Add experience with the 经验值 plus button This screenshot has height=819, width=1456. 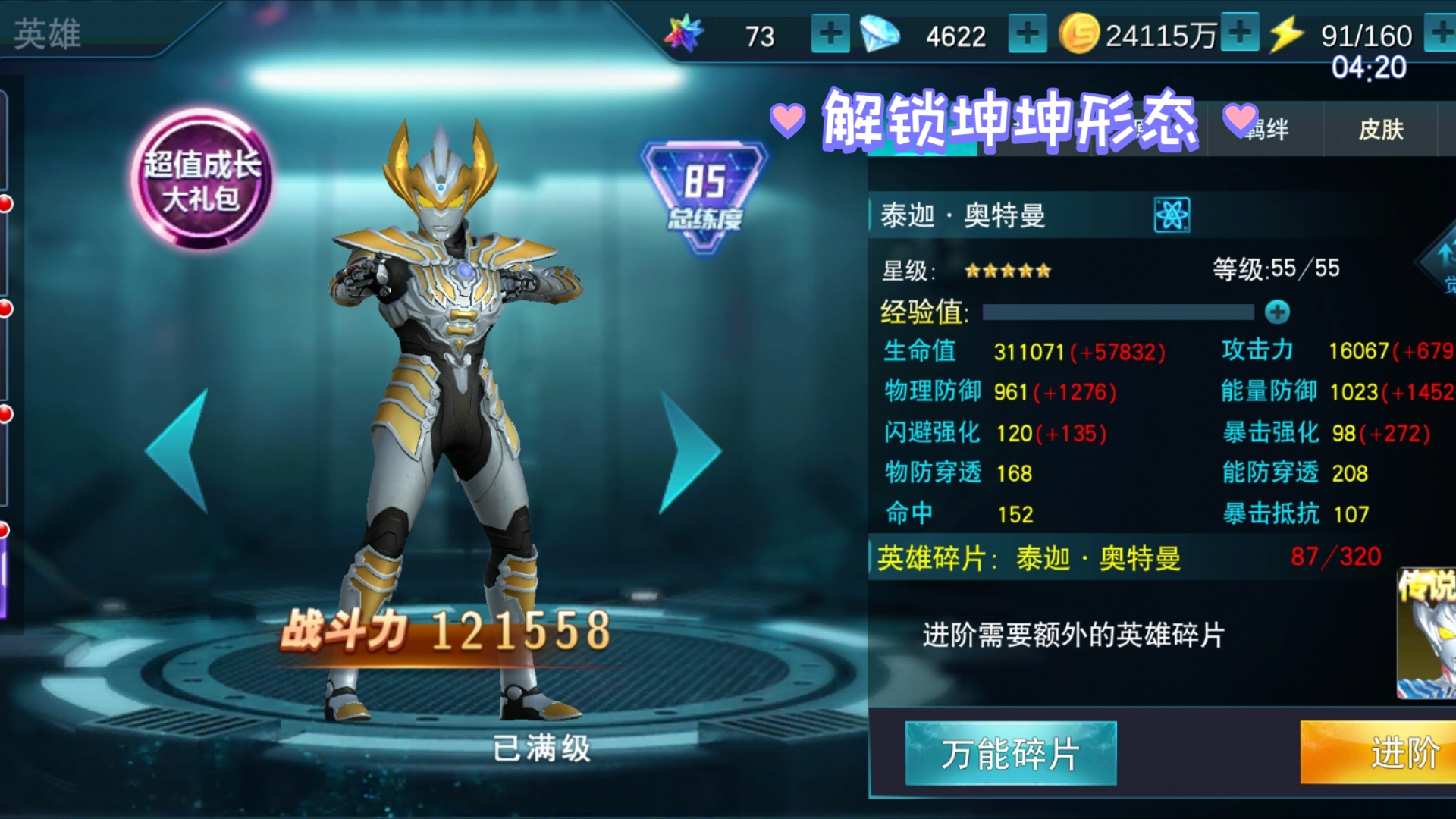tap(1277, 312)
